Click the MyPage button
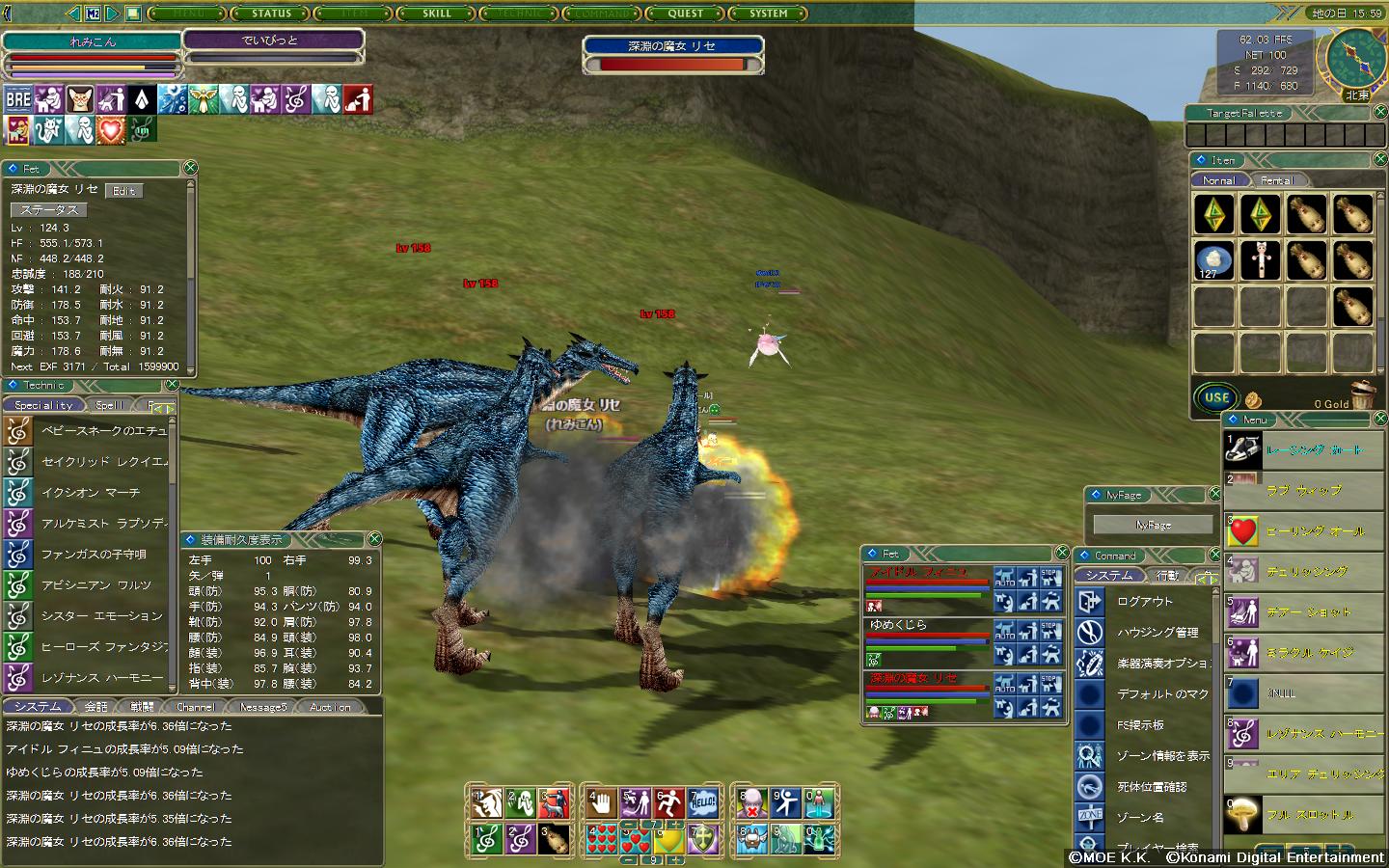The image size is (1389, 868). click(x=1153, y=525)
